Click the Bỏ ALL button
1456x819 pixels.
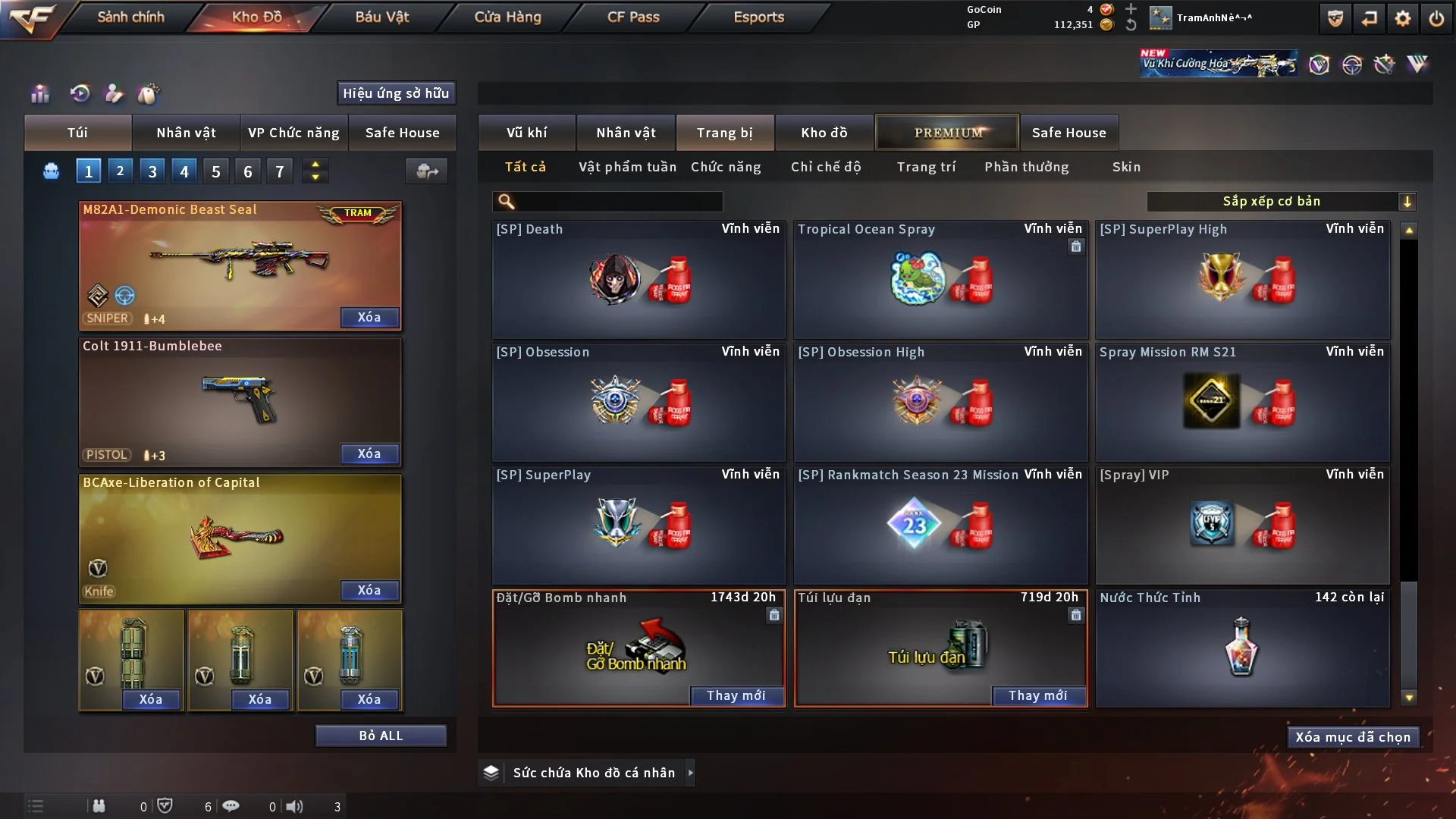(381, 736)
